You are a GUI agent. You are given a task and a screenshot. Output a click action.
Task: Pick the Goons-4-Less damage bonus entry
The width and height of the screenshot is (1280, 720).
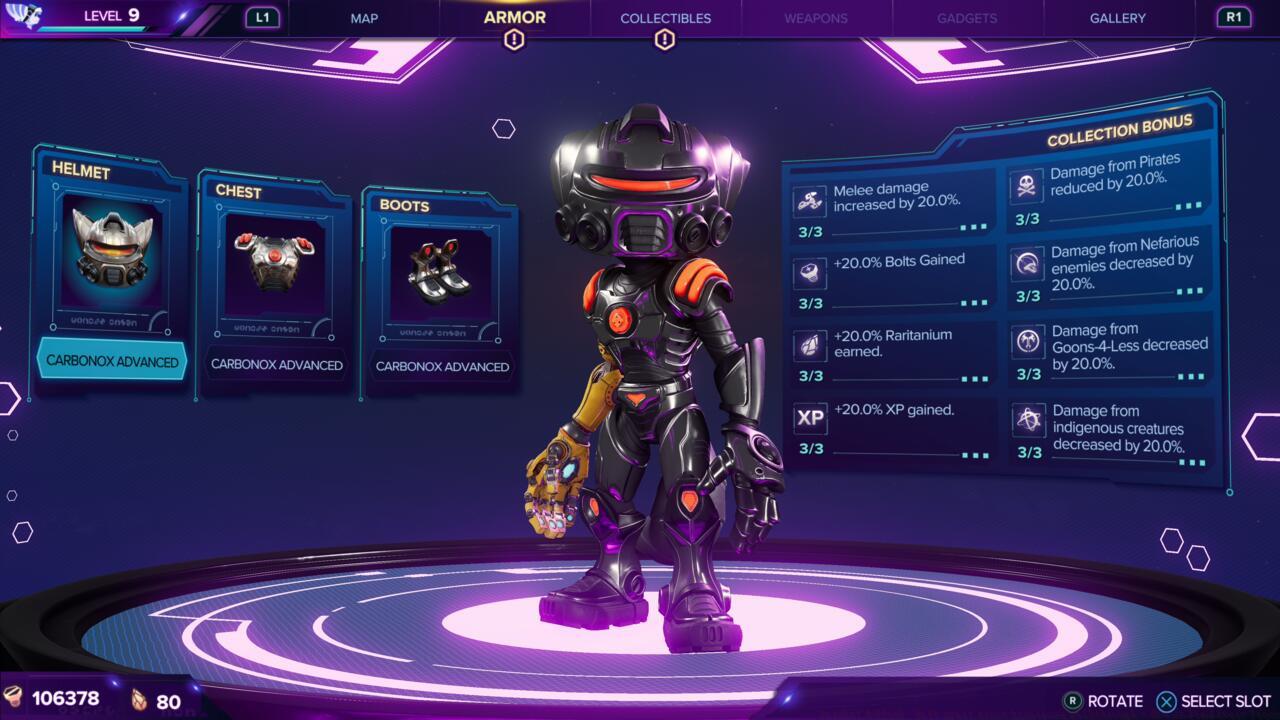[x=1111, y=350]
